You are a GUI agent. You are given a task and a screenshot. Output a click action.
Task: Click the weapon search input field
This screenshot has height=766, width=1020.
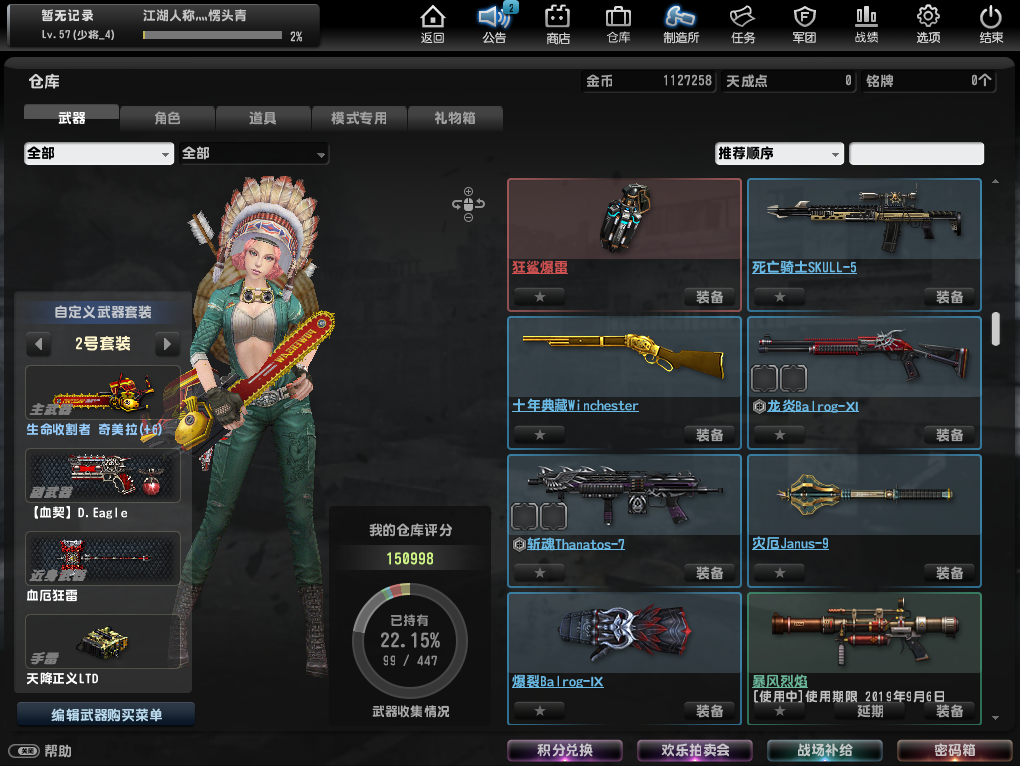click(916, 154)
